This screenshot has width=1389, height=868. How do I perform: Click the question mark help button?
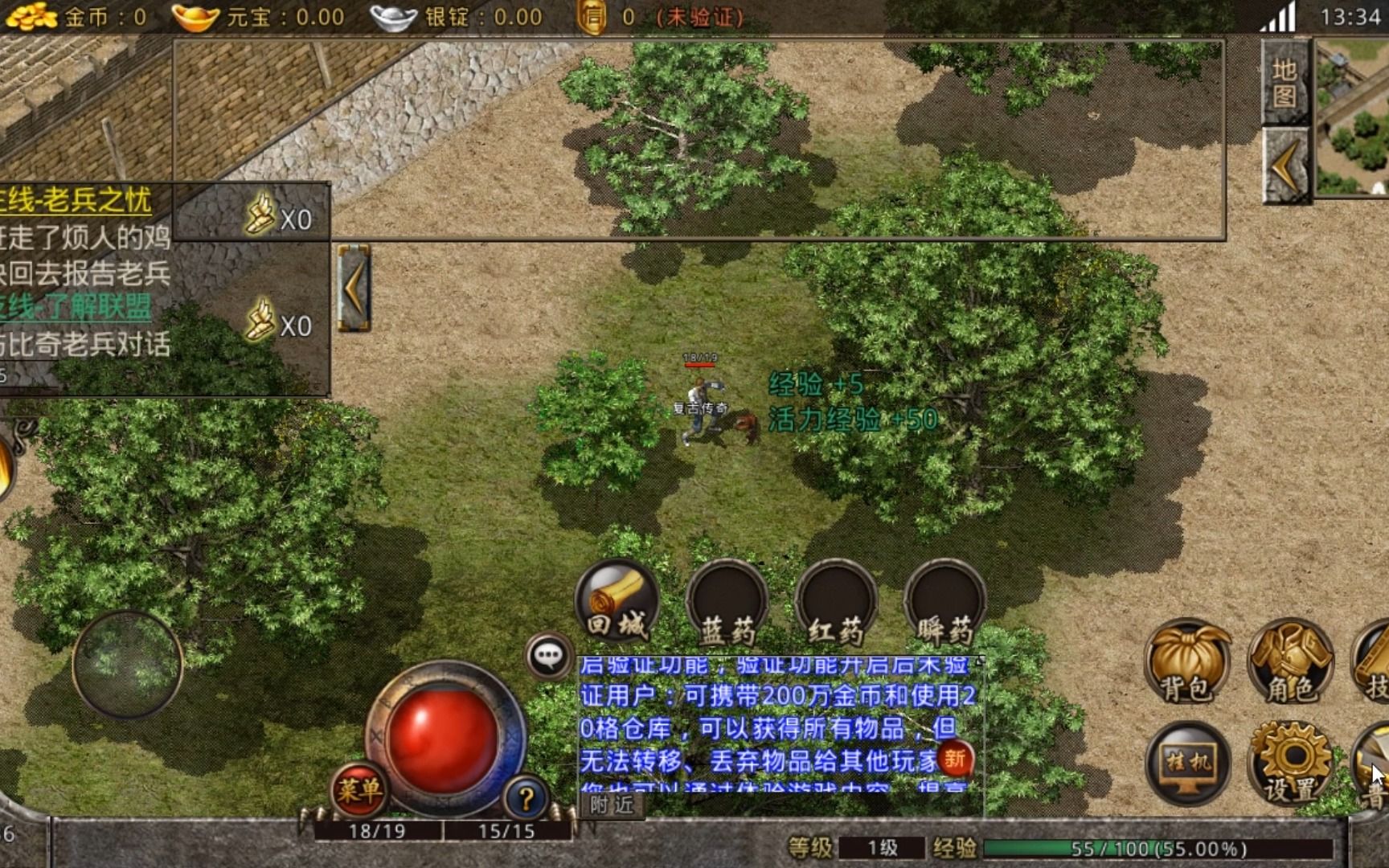click(x=527, y=798)
